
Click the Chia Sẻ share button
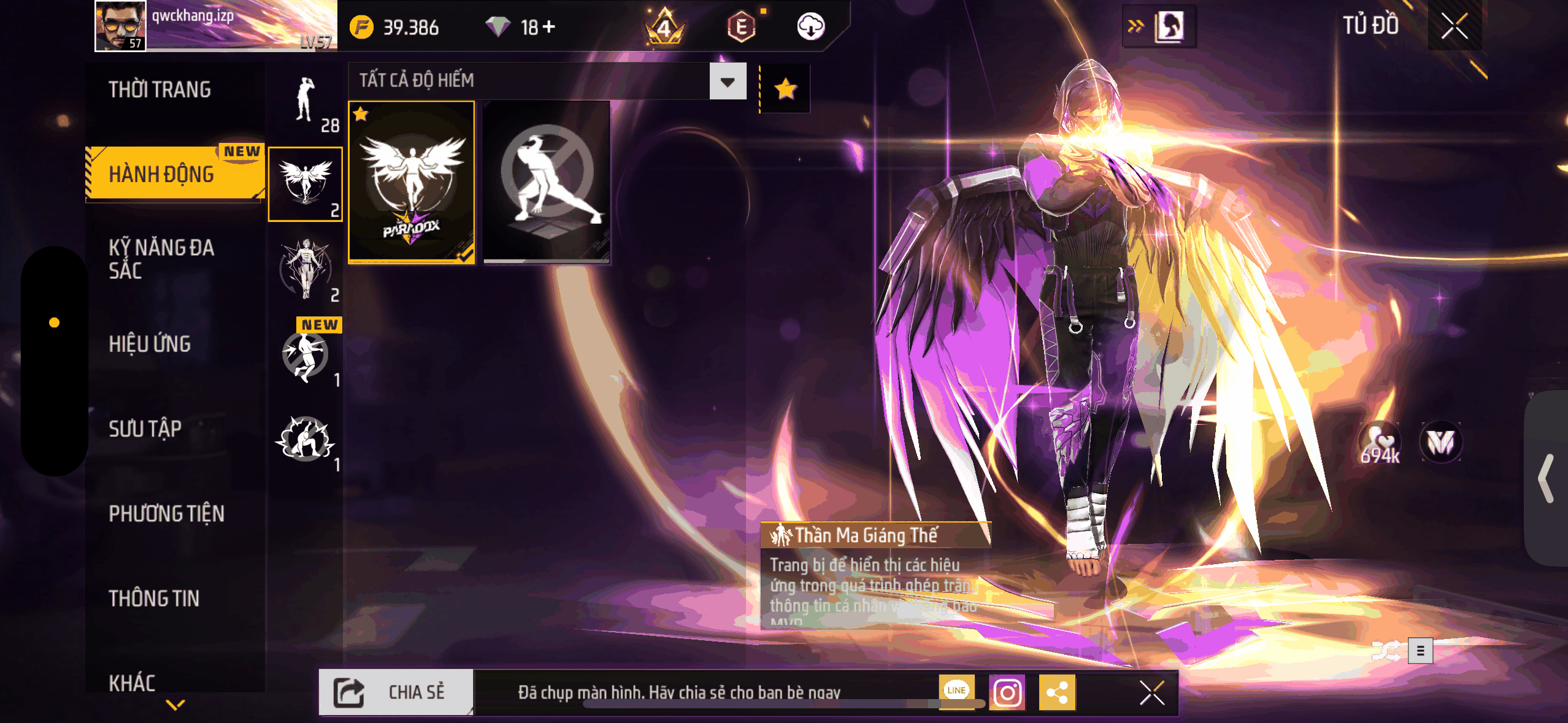(396, 692)
